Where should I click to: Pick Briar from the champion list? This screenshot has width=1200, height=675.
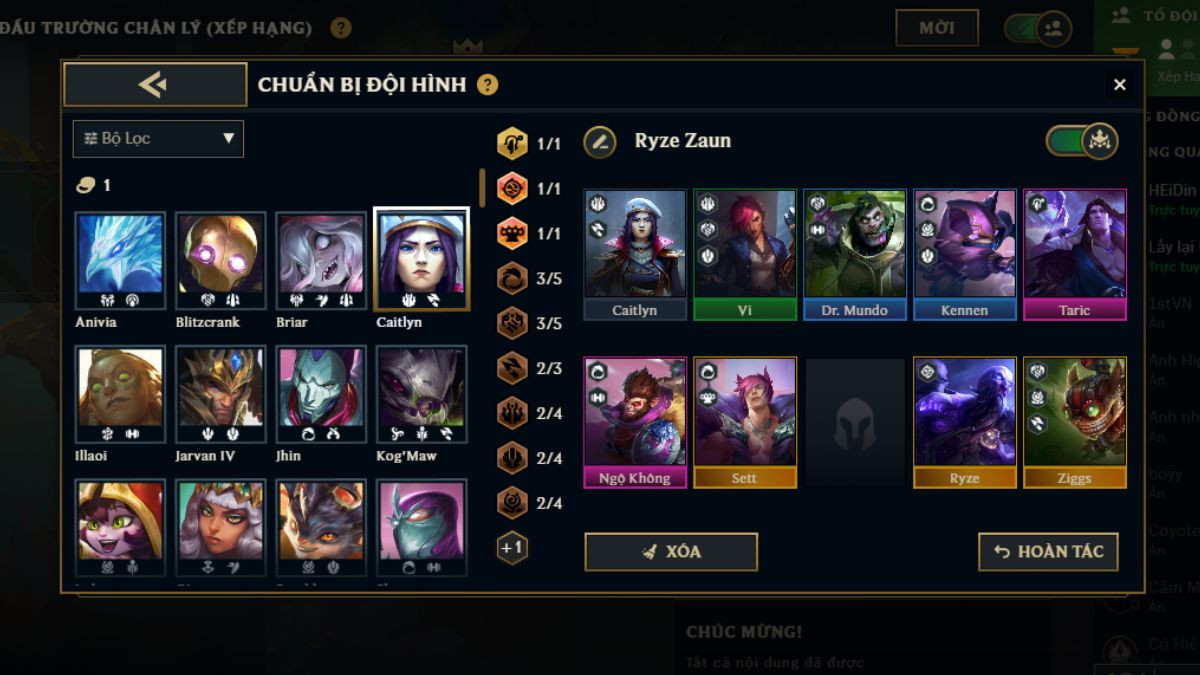(x=321, y=260)
